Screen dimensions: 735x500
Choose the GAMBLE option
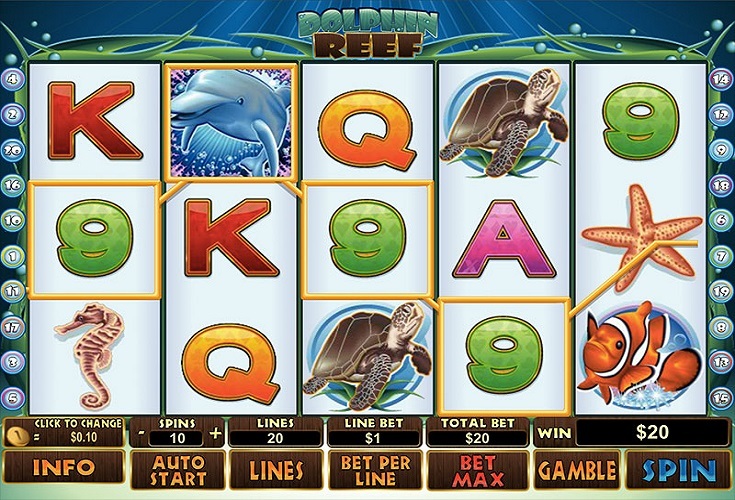tap(575, 468)
